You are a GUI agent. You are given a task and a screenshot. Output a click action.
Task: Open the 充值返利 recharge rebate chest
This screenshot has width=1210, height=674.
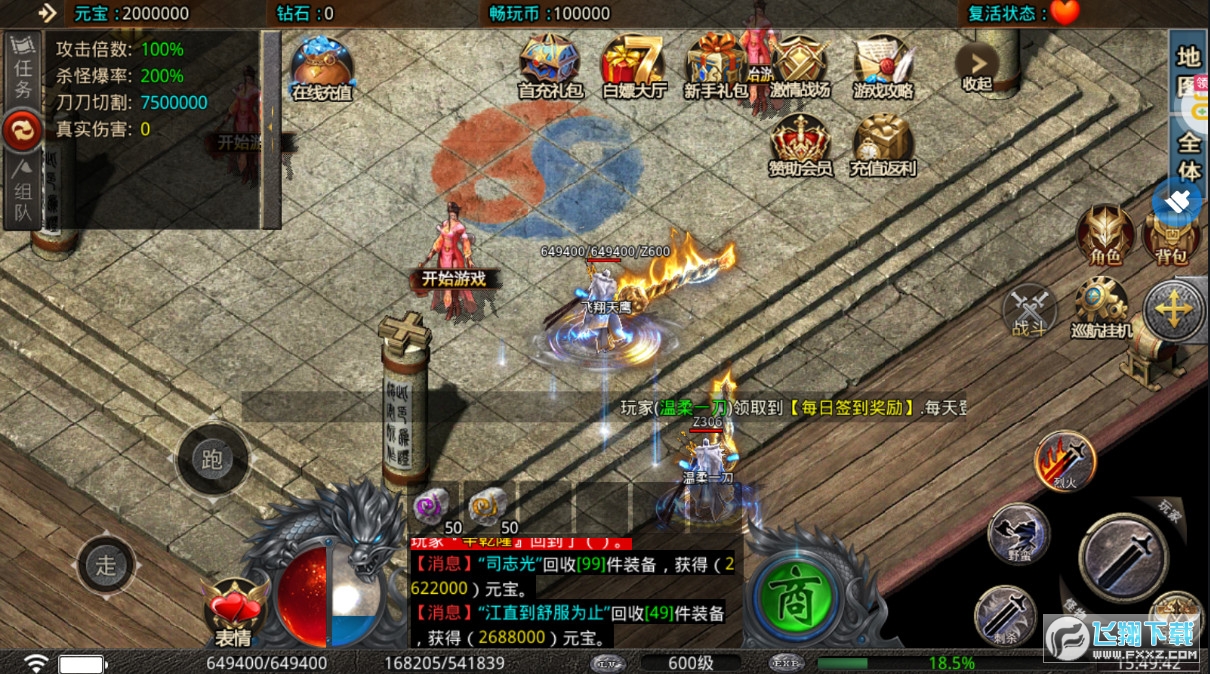pos(883,144)
